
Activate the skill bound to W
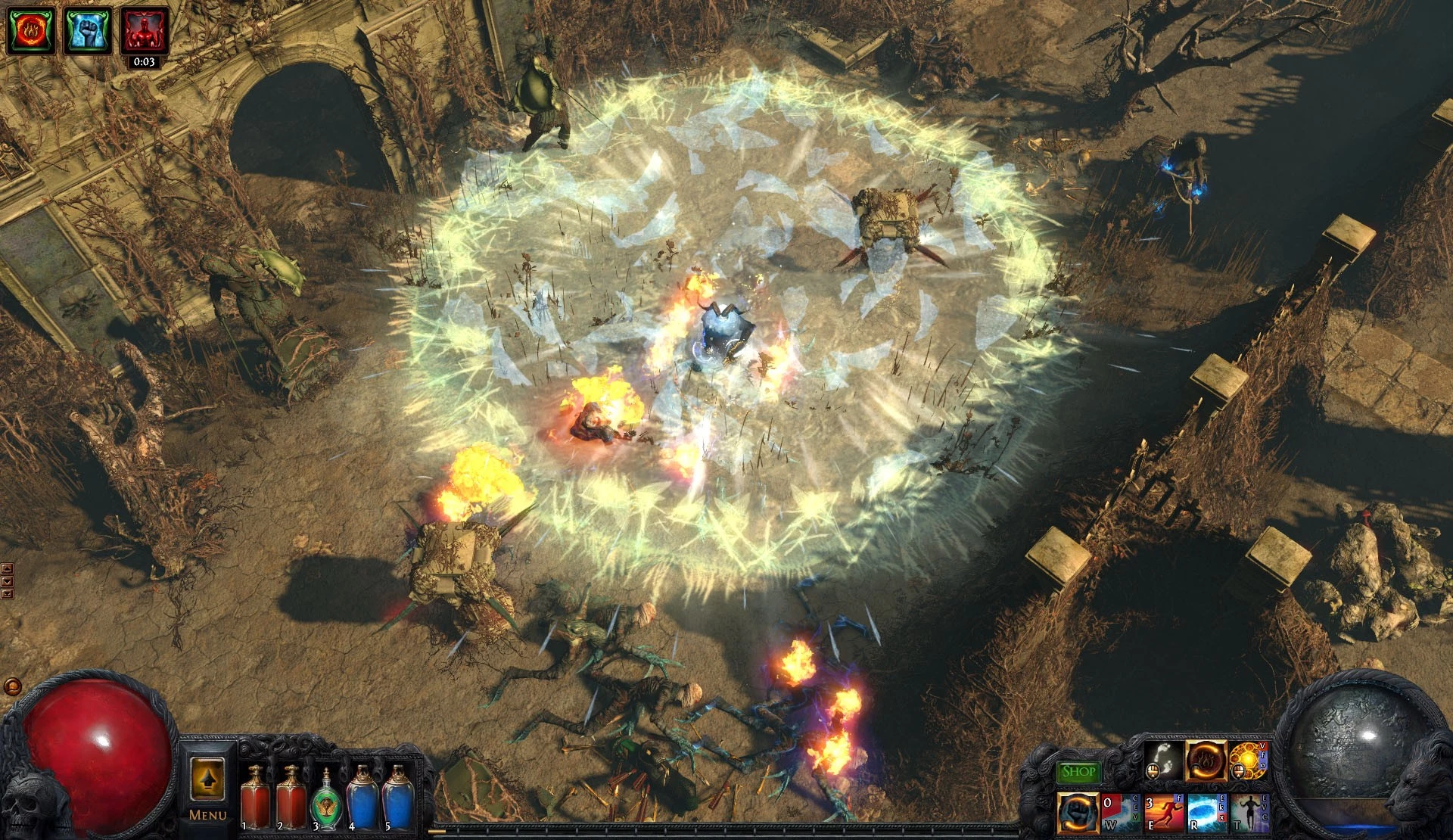[1120, 814]
